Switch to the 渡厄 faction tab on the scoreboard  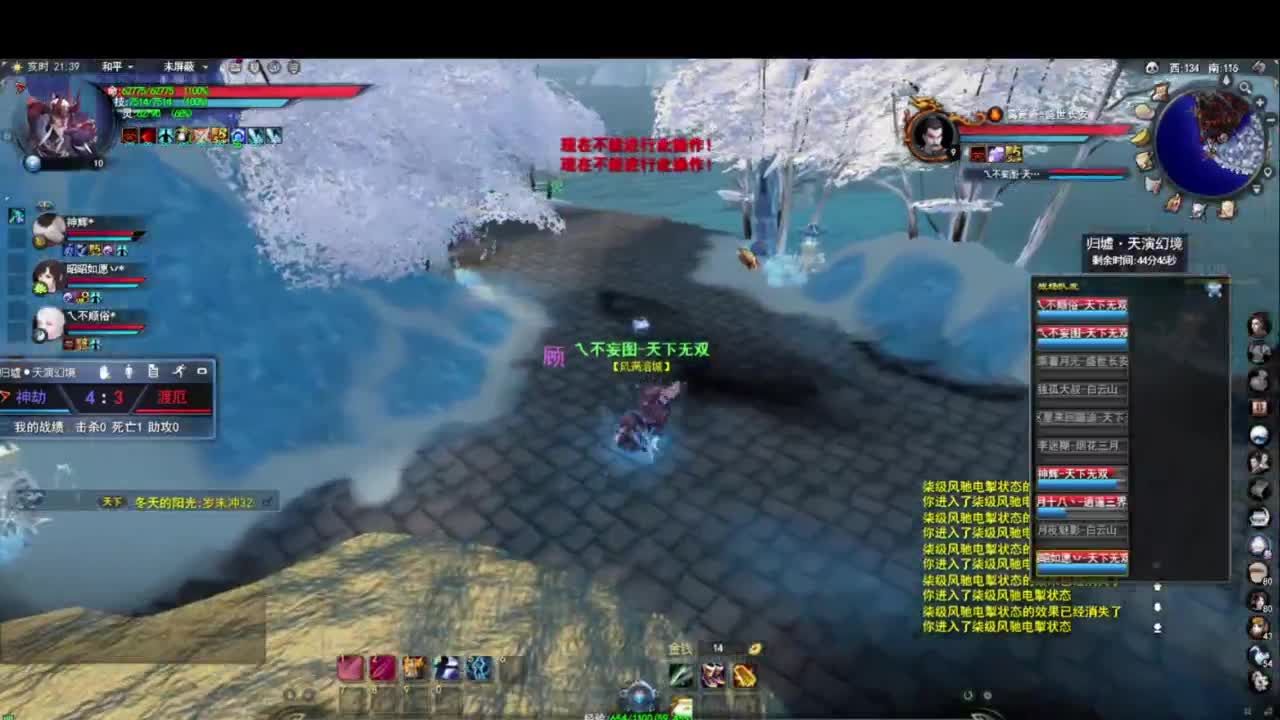pos(173,396)
